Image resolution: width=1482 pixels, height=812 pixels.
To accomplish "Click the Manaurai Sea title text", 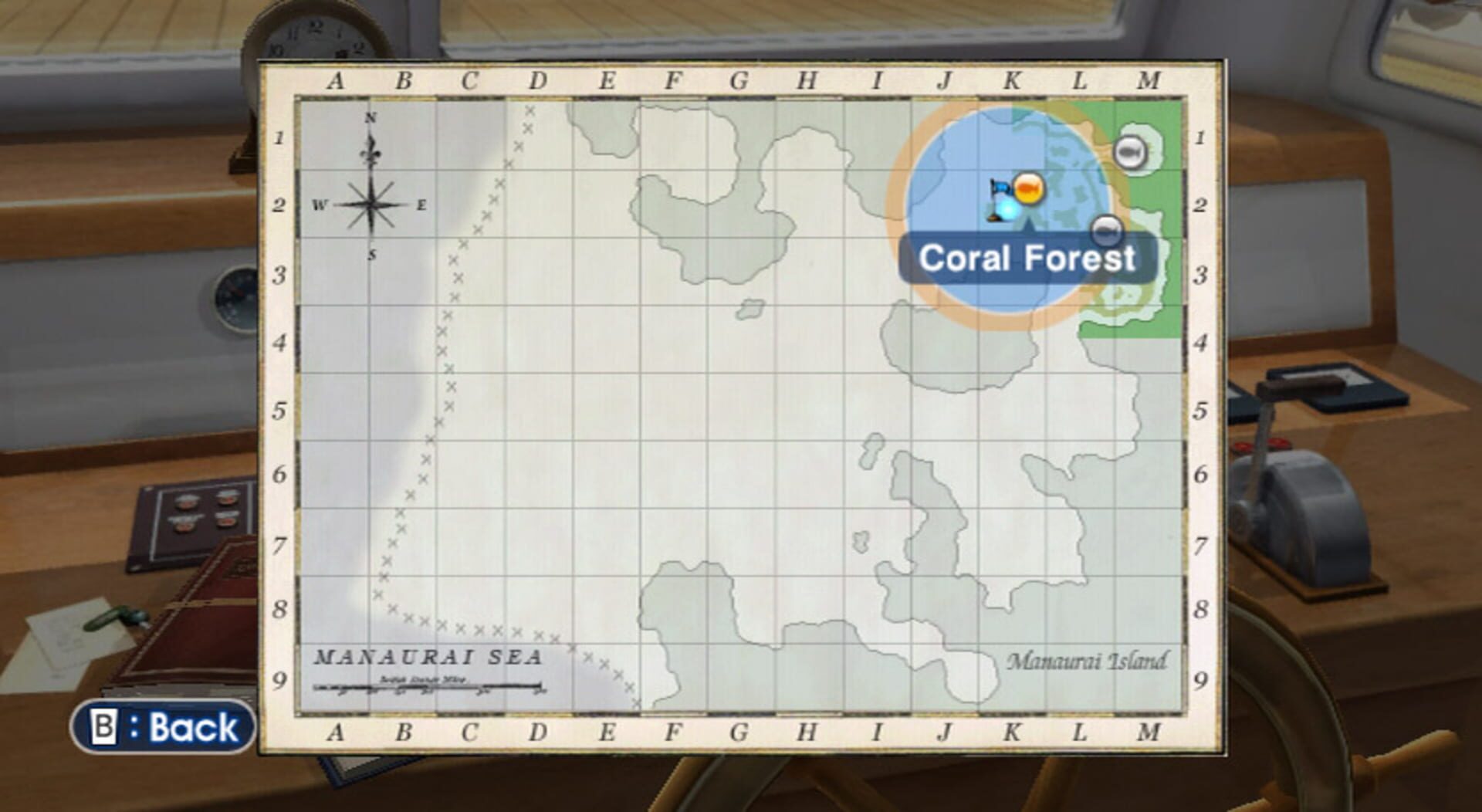I will click(428, 658).
